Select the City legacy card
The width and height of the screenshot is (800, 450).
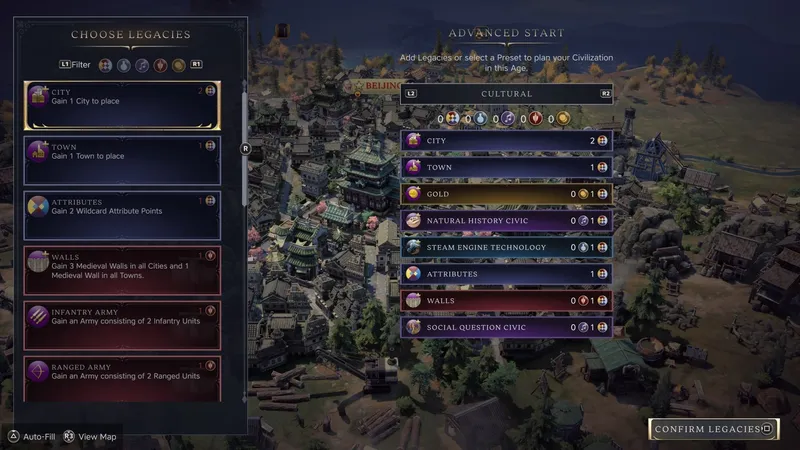pos(122,106)
